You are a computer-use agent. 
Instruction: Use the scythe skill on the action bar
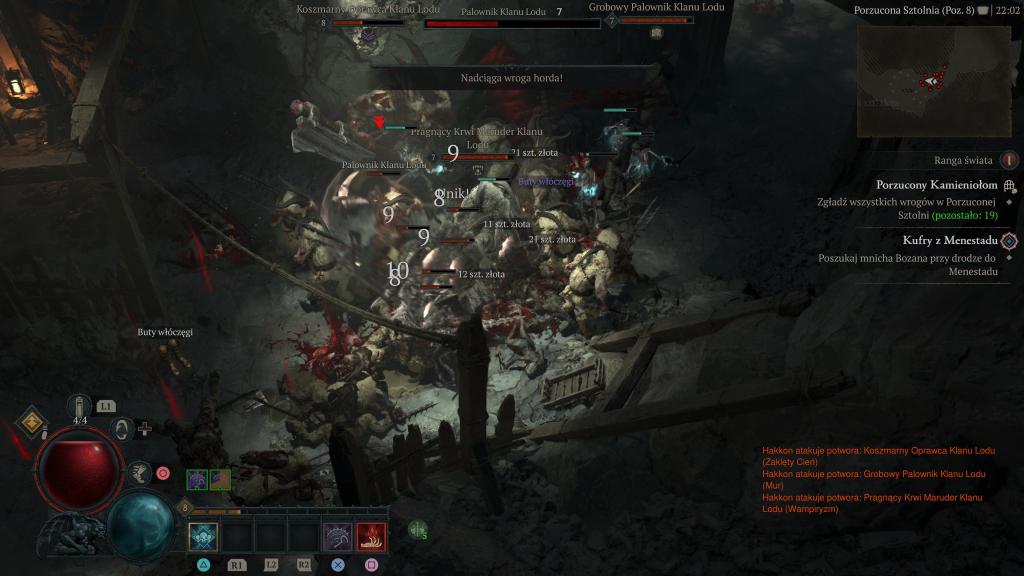pos(337,538)
